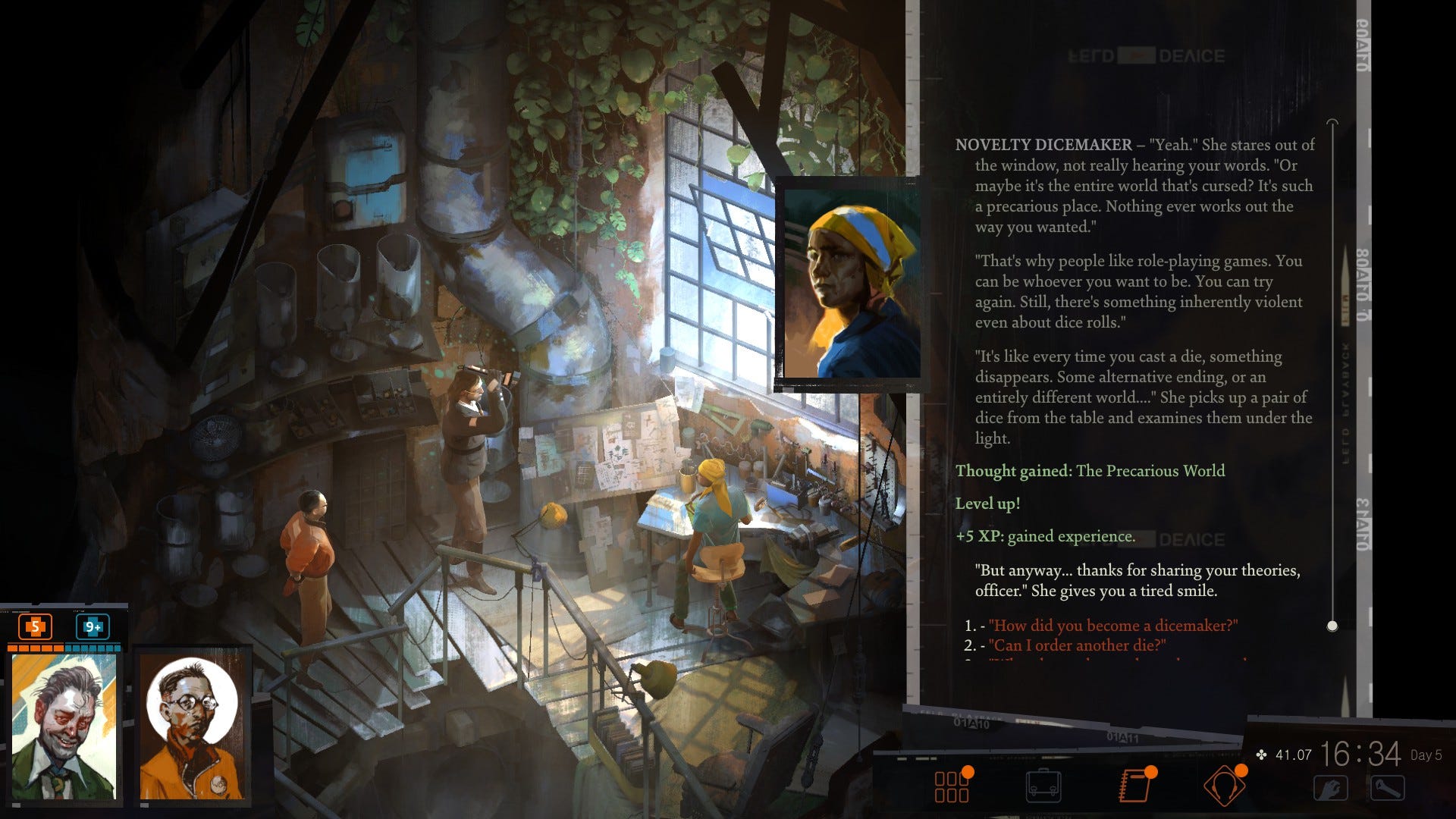Click the Thought gained: The Precarious World text
The height and width of the screenshot is (819, 1456).
coord(1090,470)
